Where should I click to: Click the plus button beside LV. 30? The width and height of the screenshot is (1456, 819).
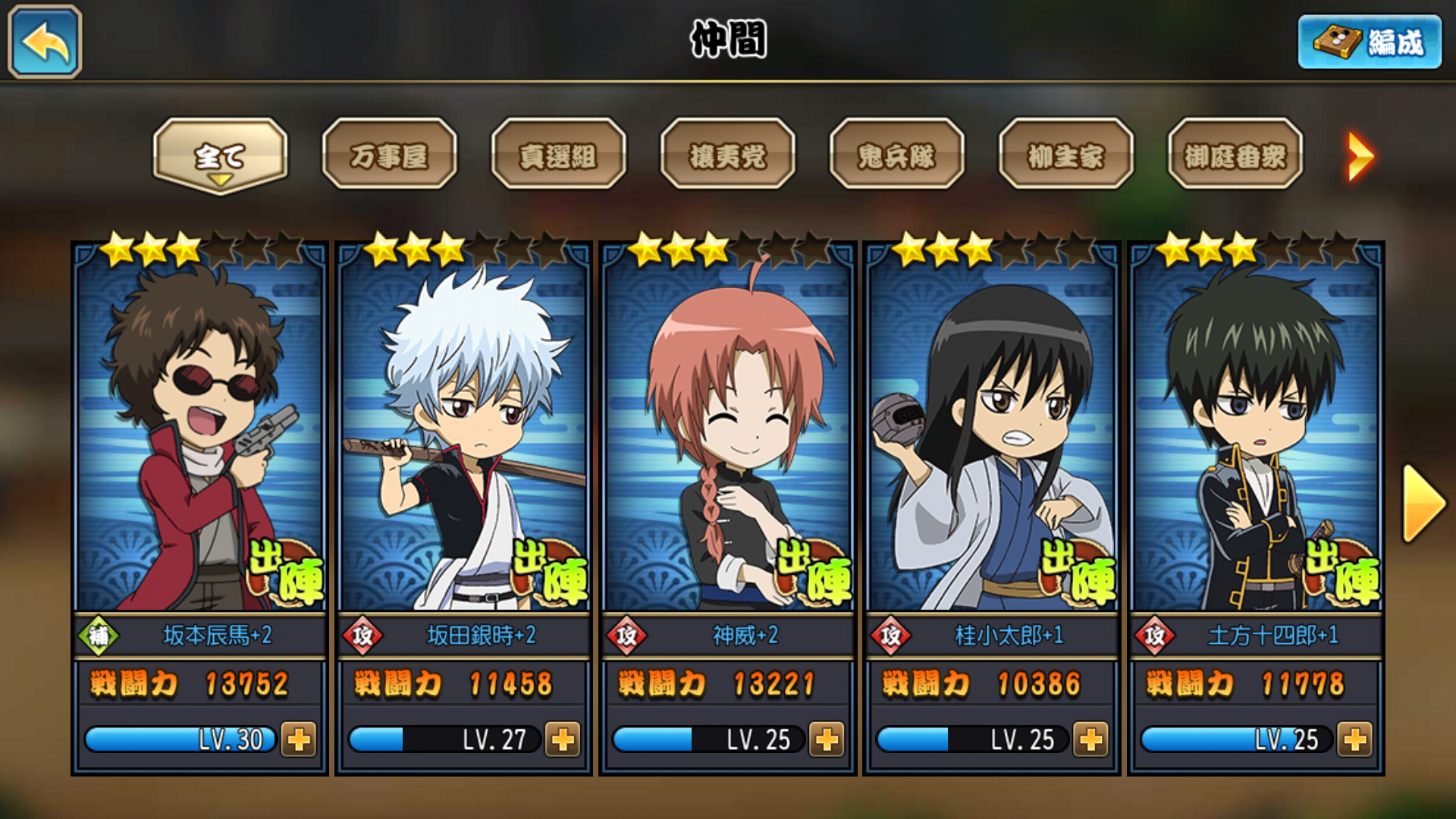[299, 739]
